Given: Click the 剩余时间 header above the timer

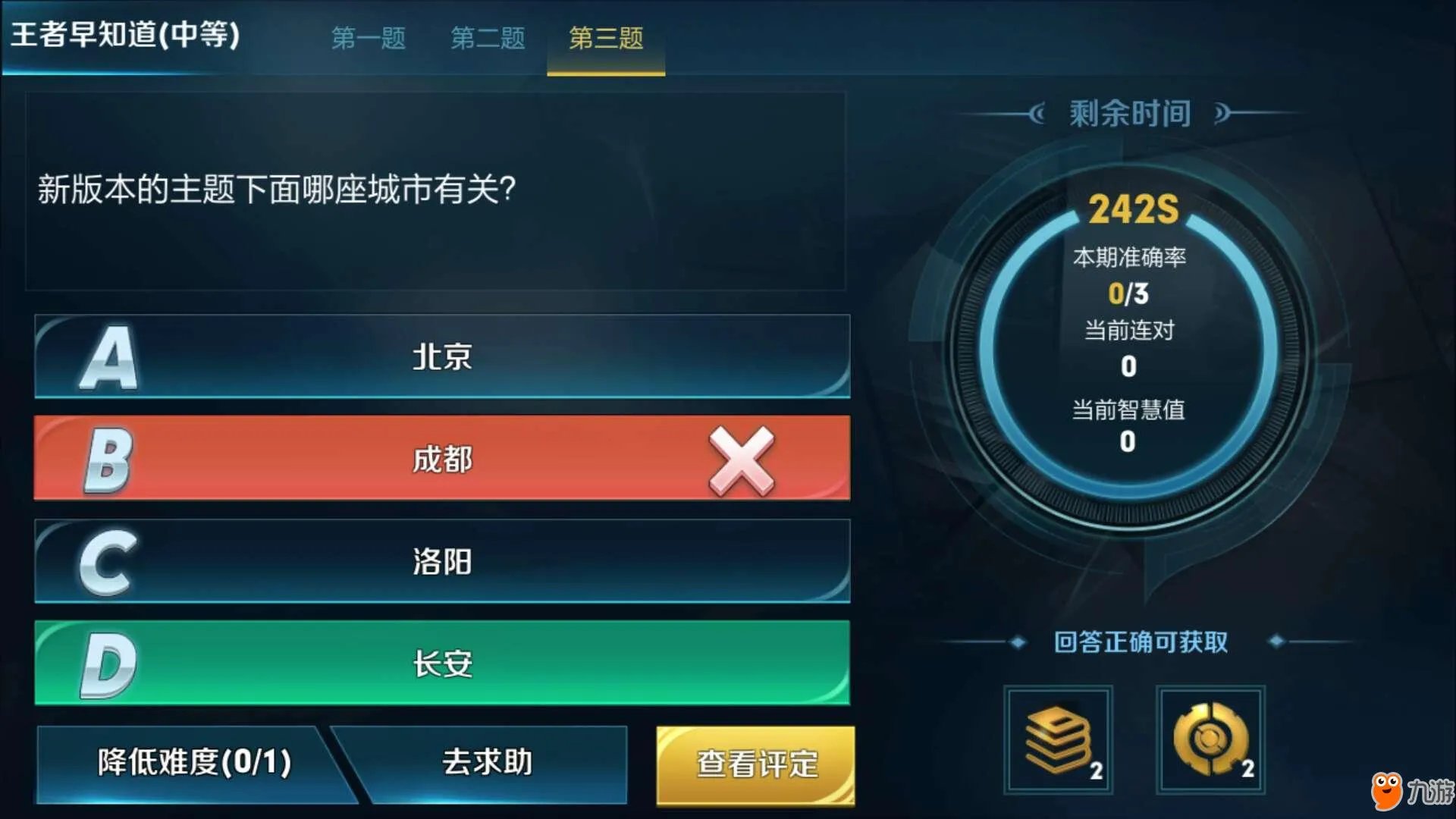Looking at the screenshot, I should [1128, 112].
